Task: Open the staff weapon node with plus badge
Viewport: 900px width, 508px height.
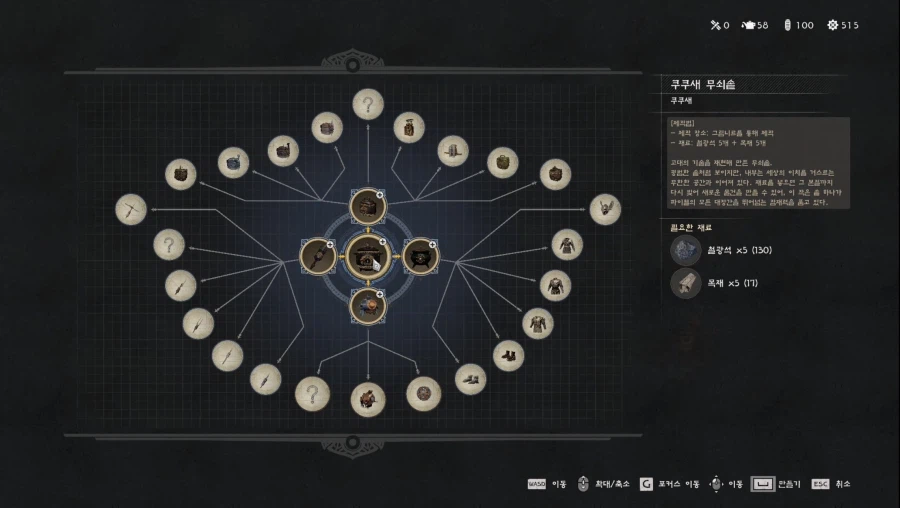Action: tap(318, 256)
